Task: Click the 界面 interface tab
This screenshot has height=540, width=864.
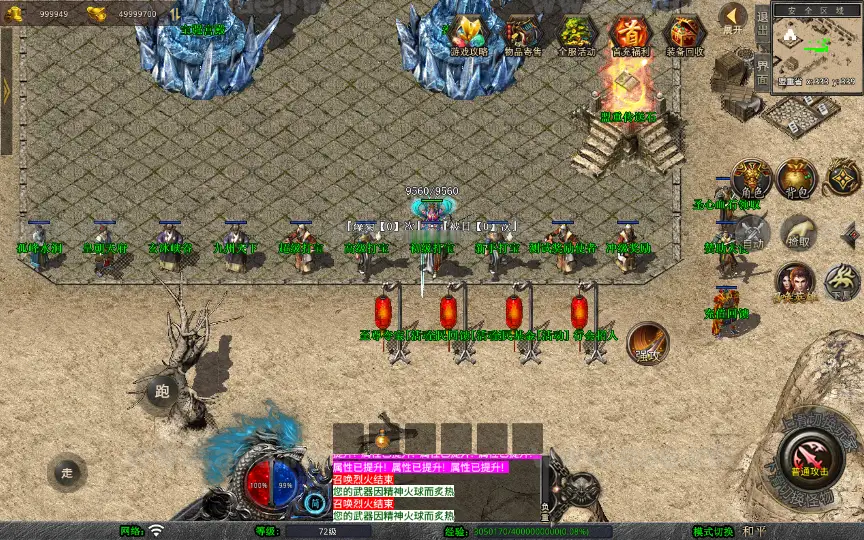Action: (x=762, y=72)
